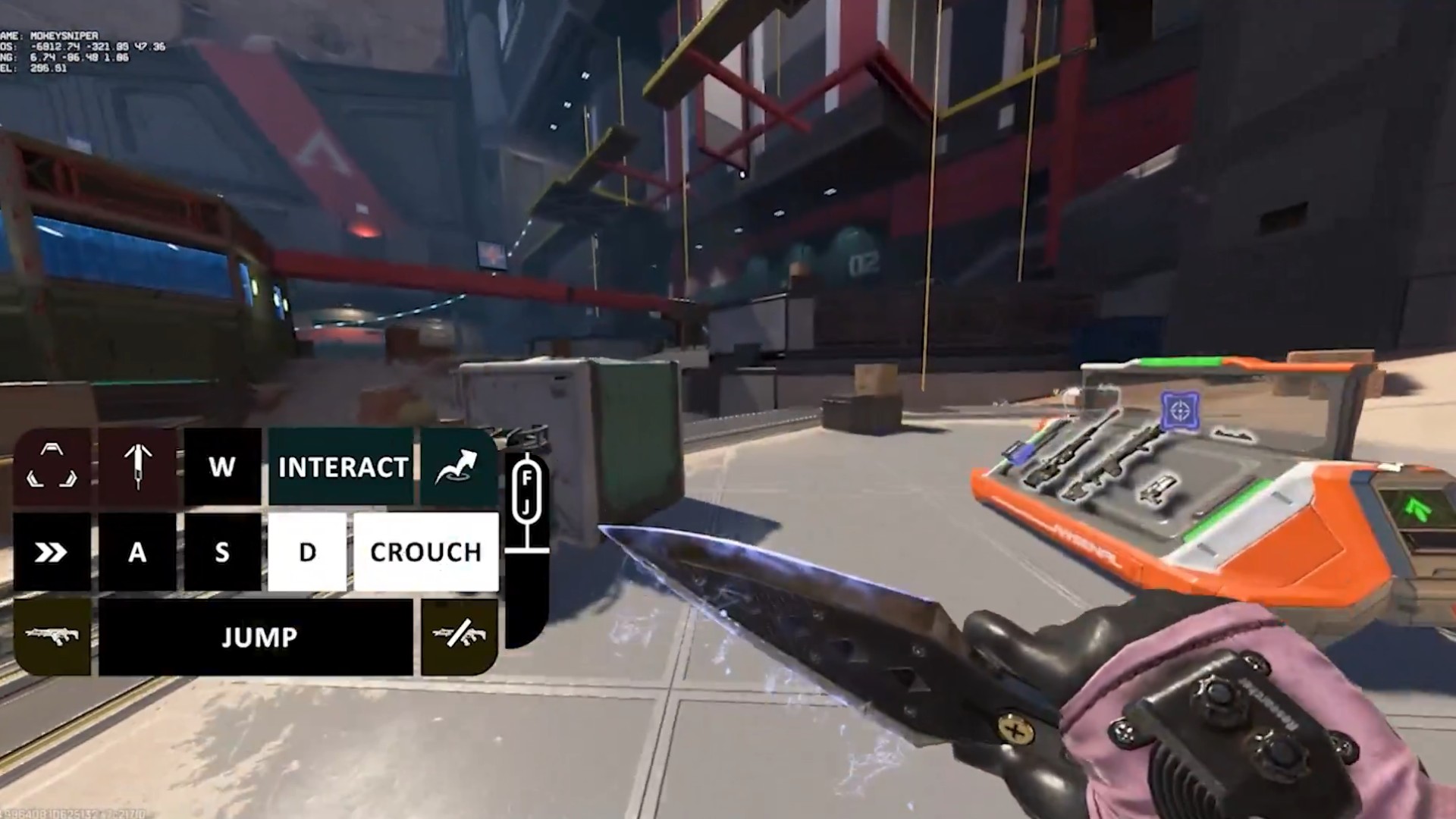Choose the S movement tile
This screenshot has width=1456, height=819.
(x=222, y=552)
